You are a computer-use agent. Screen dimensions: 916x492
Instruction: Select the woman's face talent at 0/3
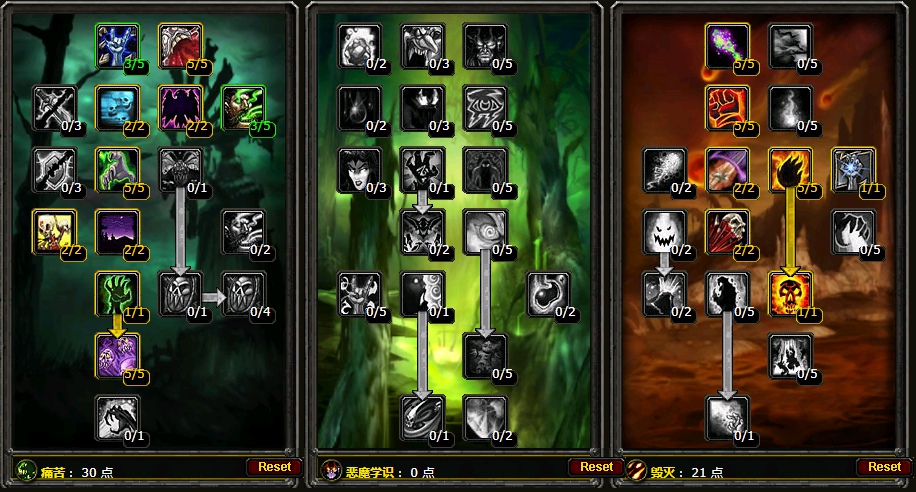click(x=360, y=170)
